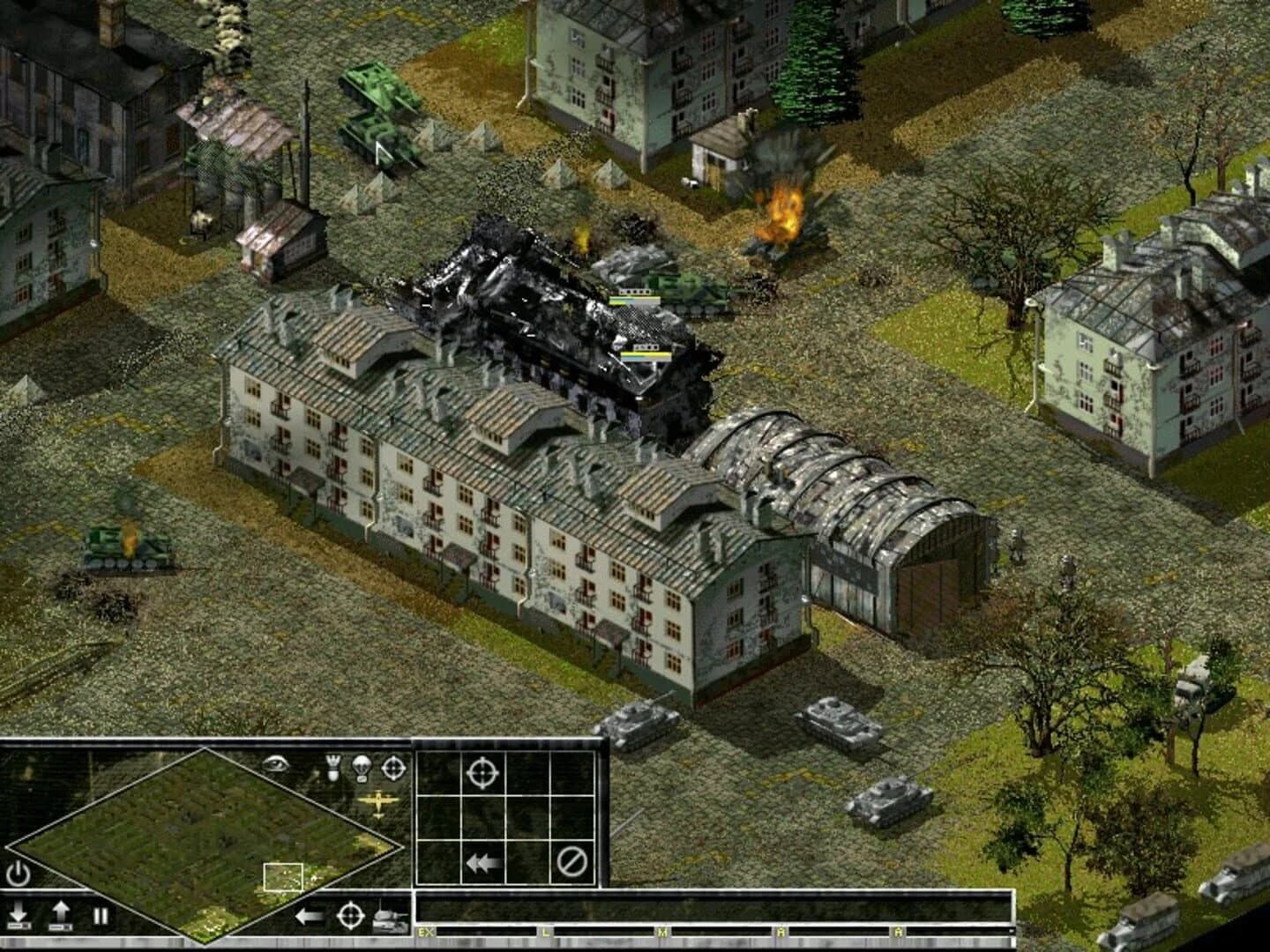Click the viewport rectangle on the minimap
Image resolution: width=1270 pixels, height=952 pixels.
pos(284,878)
